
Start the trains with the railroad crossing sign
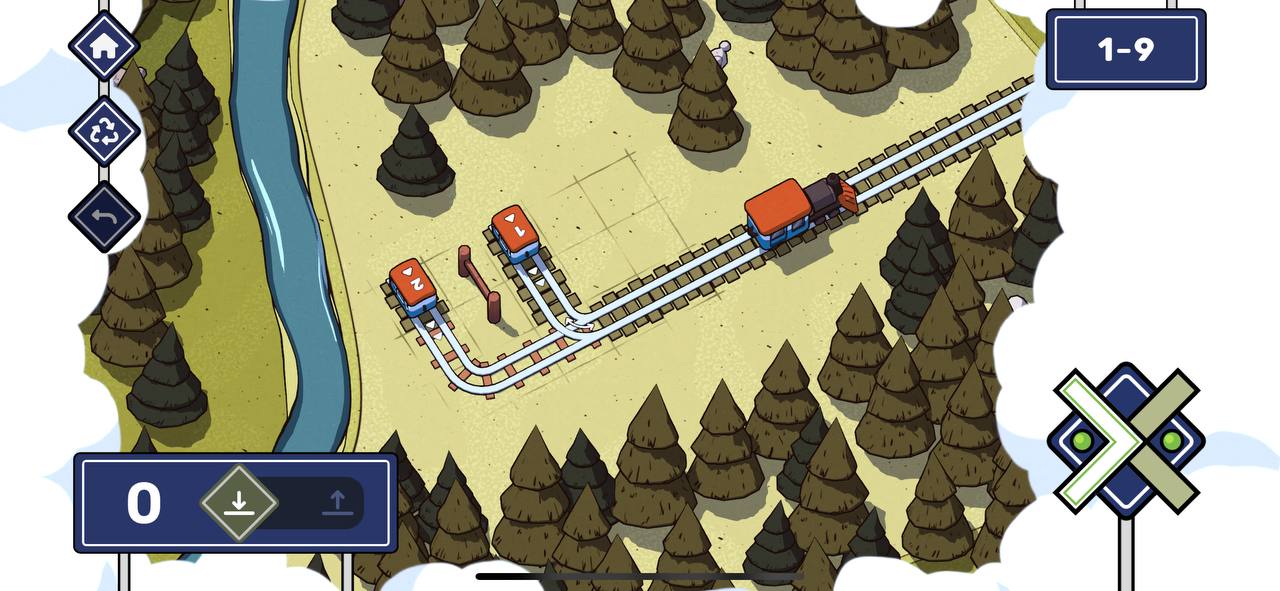1126,440
